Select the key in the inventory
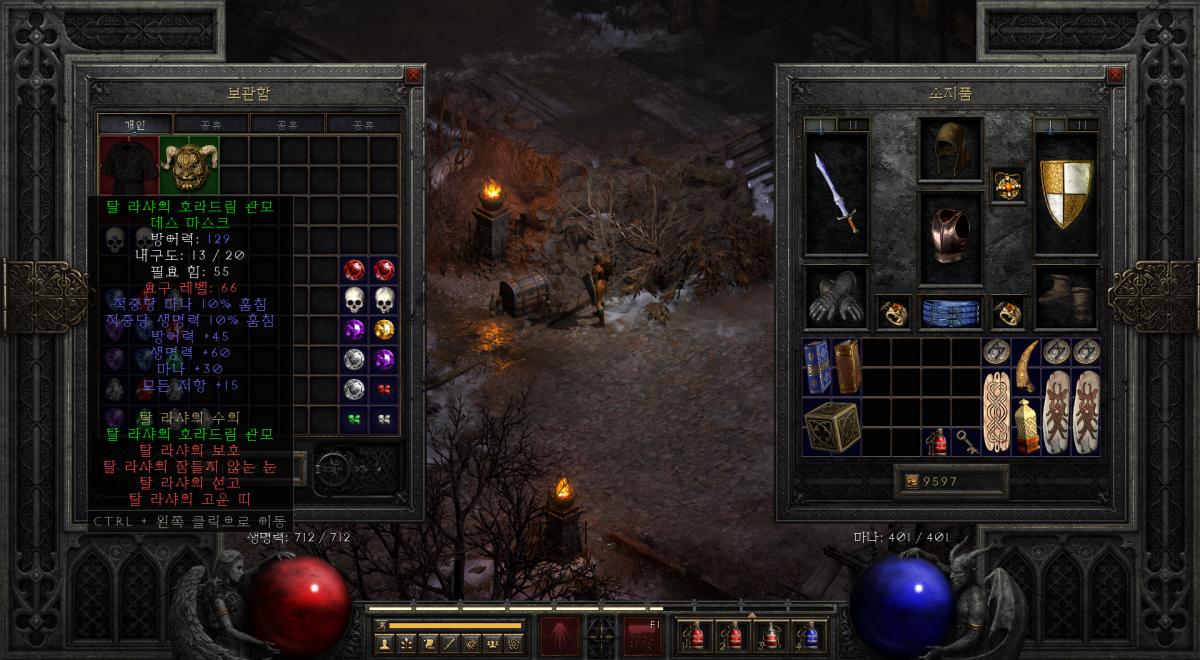 (967, 441)
